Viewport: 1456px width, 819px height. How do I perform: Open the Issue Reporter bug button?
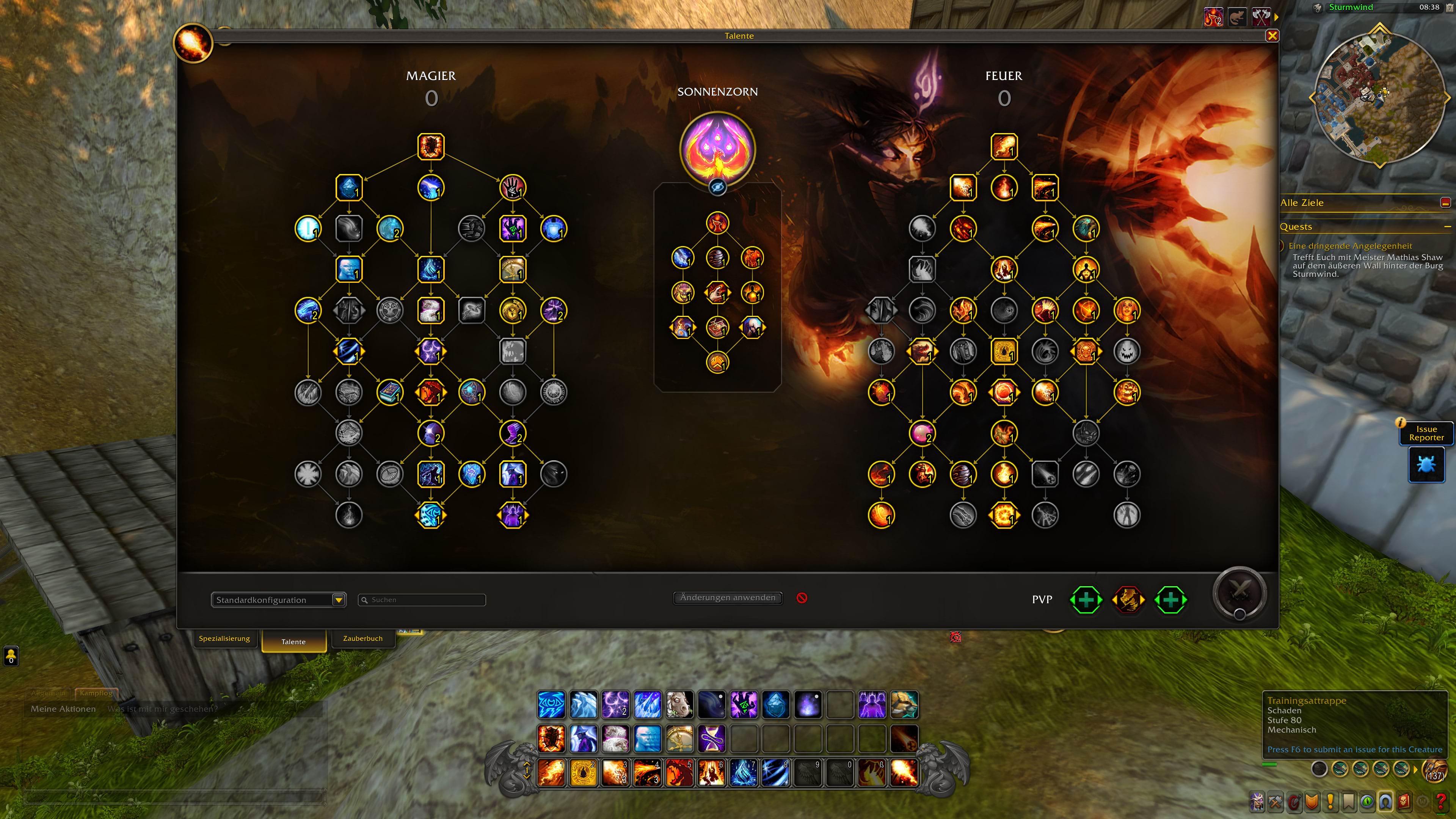pyautogui.click(x=1426, y=464)
